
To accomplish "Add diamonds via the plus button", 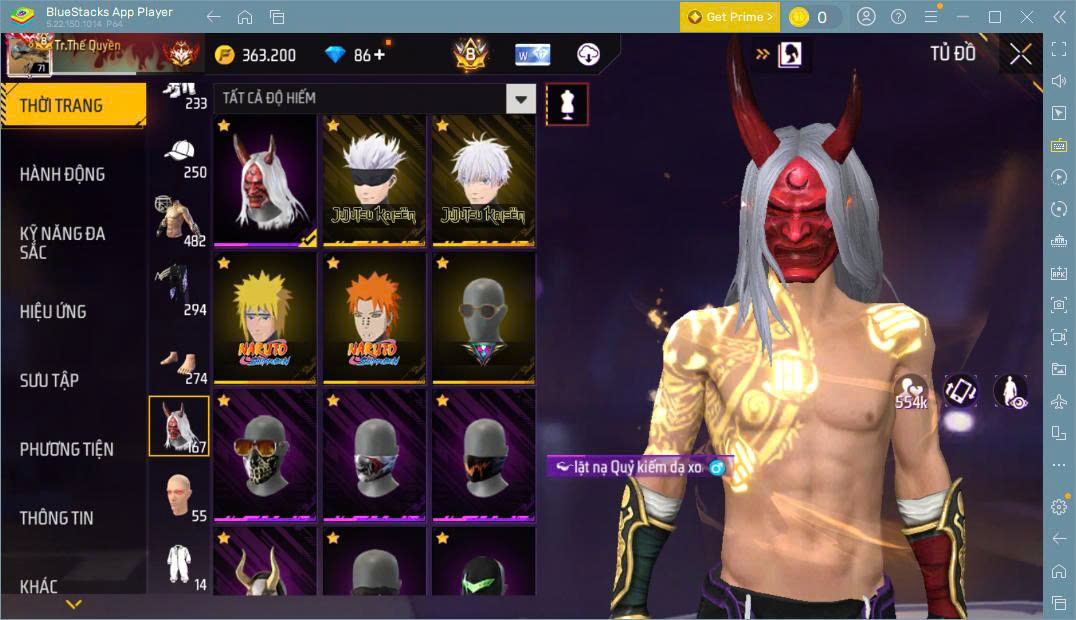I will [x=380, y=55].
